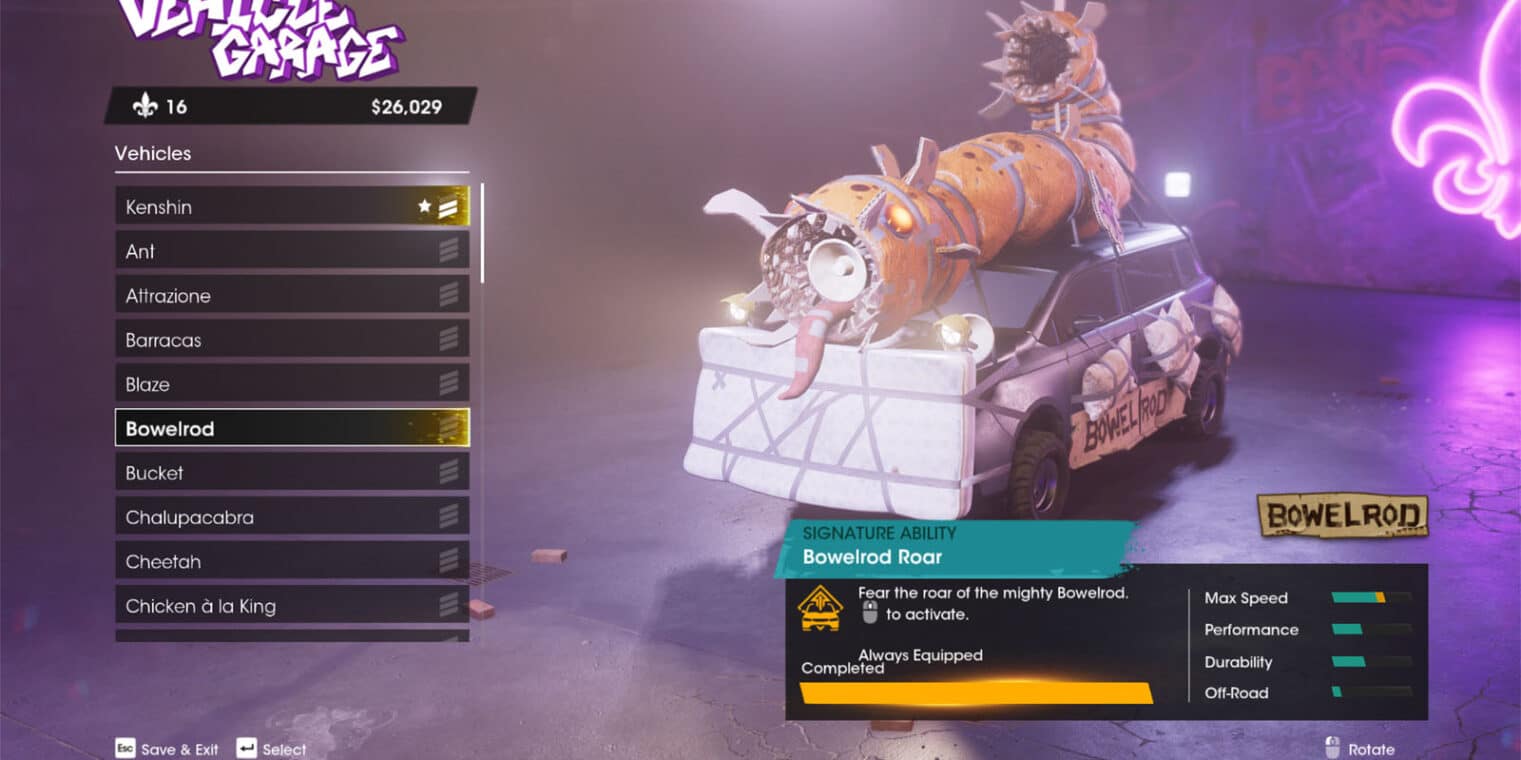
Task: Pick the Attrazione vehicle row
Action: 291,296
